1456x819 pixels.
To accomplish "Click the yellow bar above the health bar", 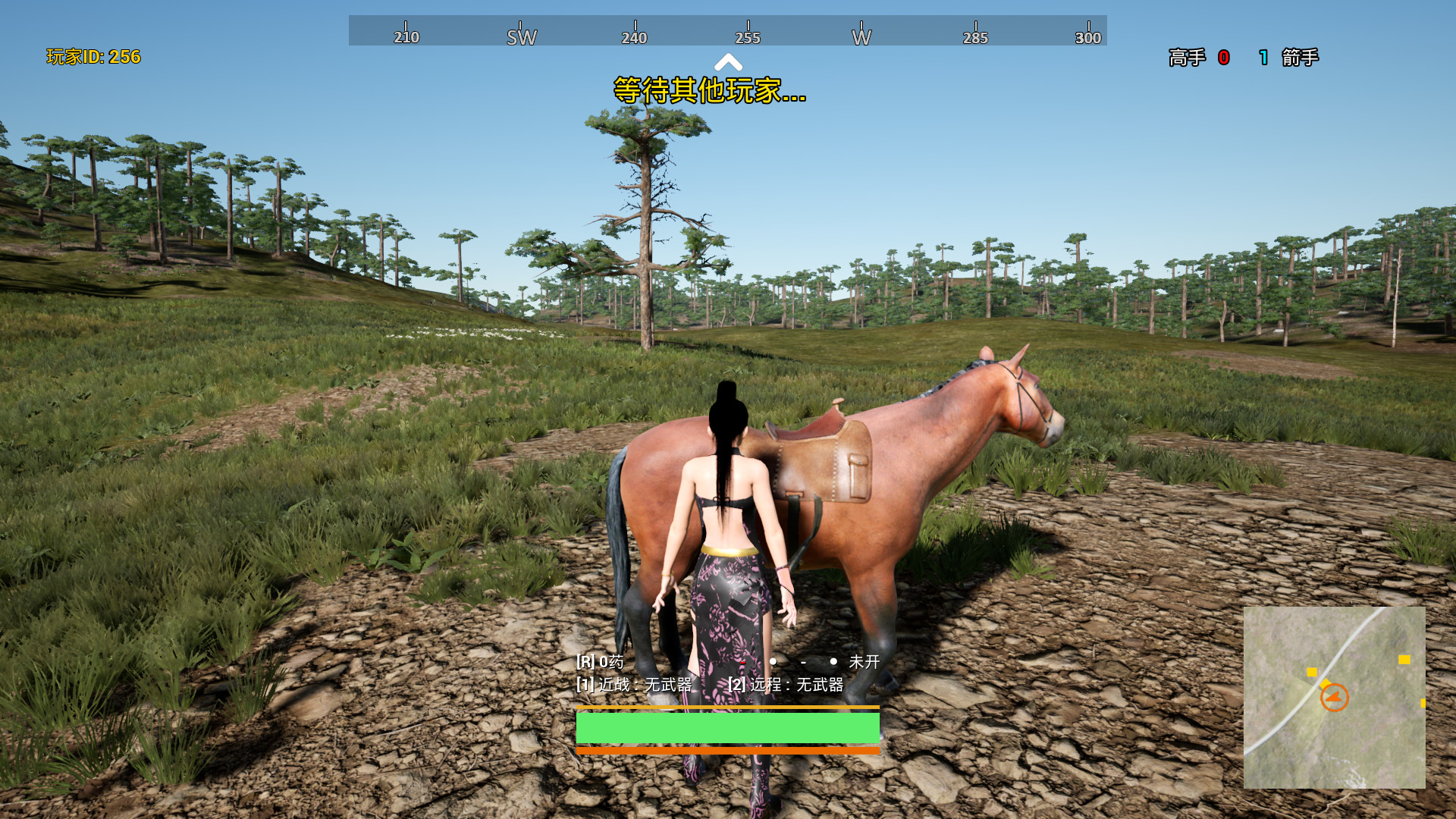I will click(728, 708).
